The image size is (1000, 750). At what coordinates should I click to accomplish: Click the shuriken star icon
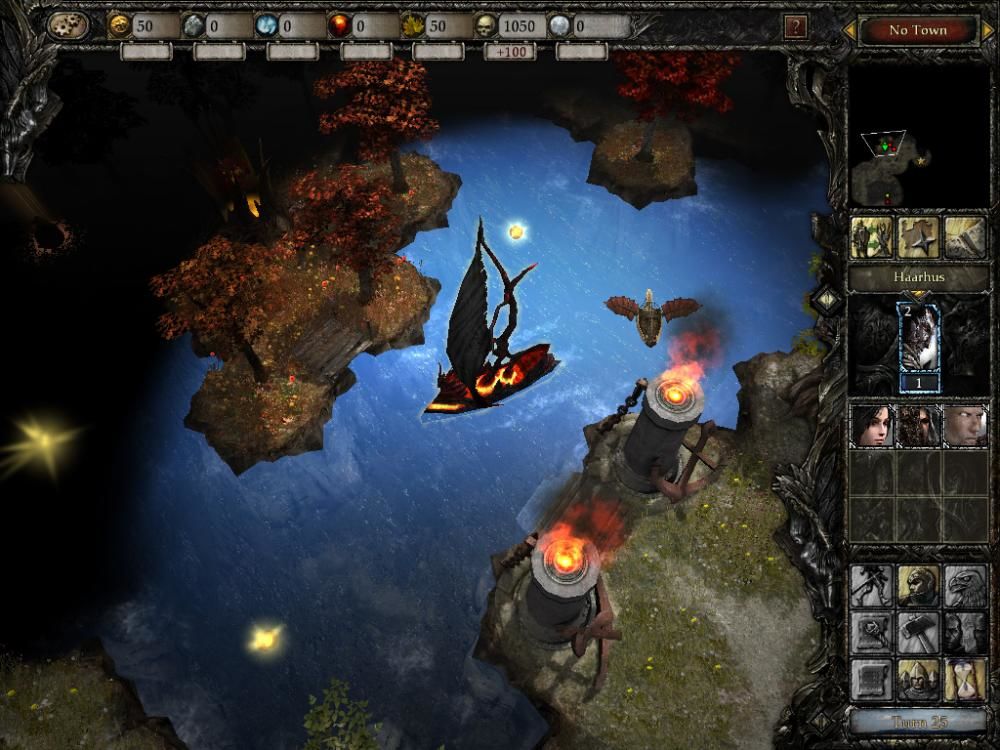(918, 238)
